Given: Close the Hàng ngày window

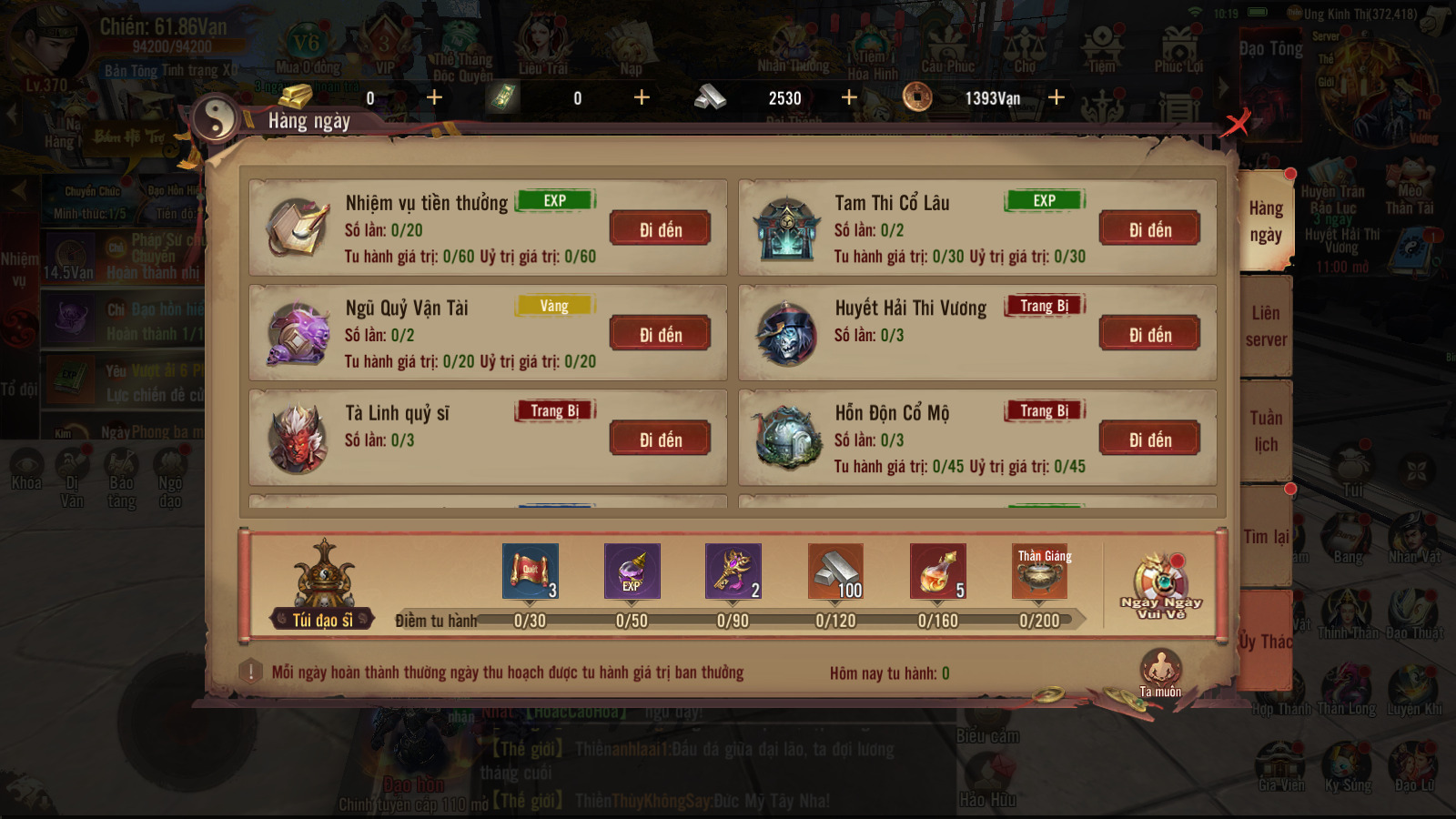Looking at the screenshot, I should click(1236, 121).
